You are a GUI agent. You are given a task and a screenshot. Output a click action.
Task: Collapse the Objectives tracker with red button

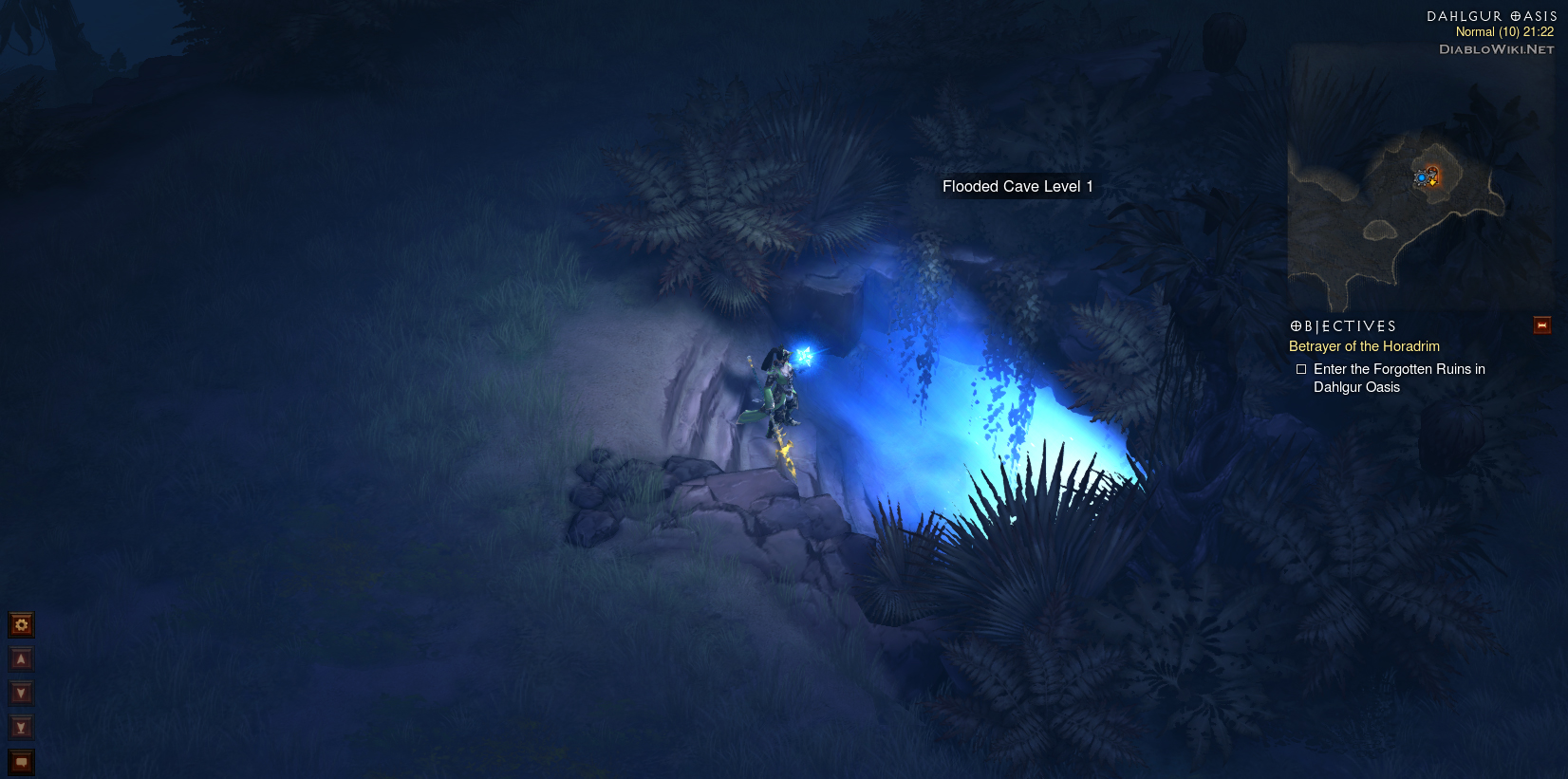(x=1542, y=325)
